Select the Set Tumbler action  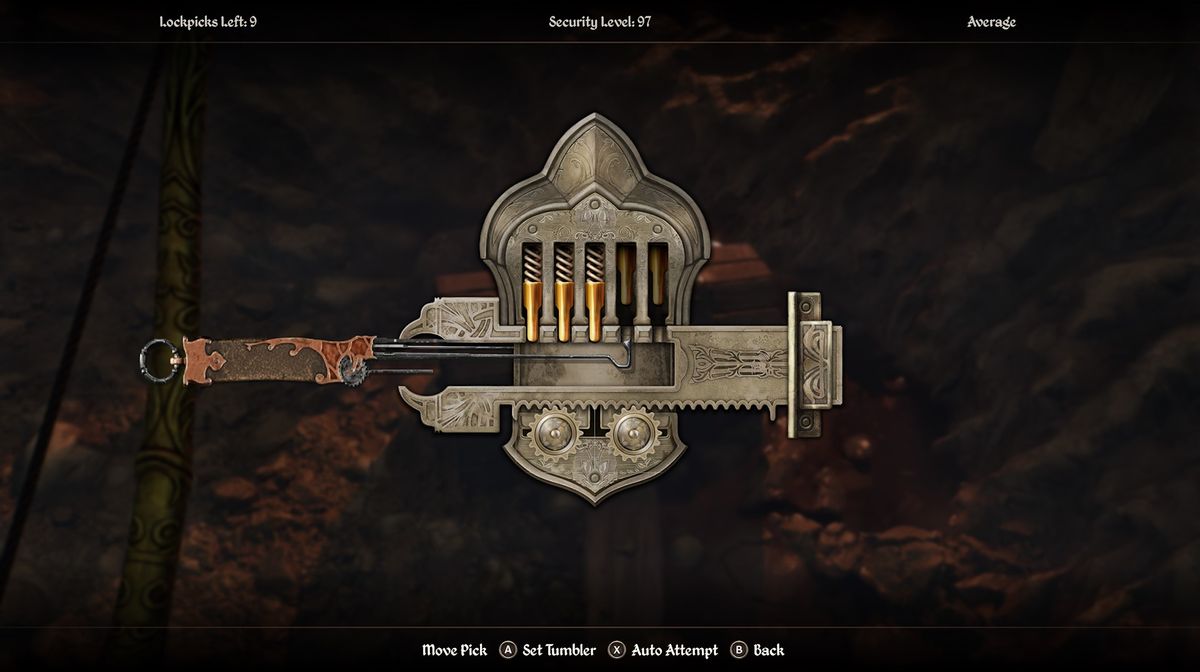tap(548, 650)
